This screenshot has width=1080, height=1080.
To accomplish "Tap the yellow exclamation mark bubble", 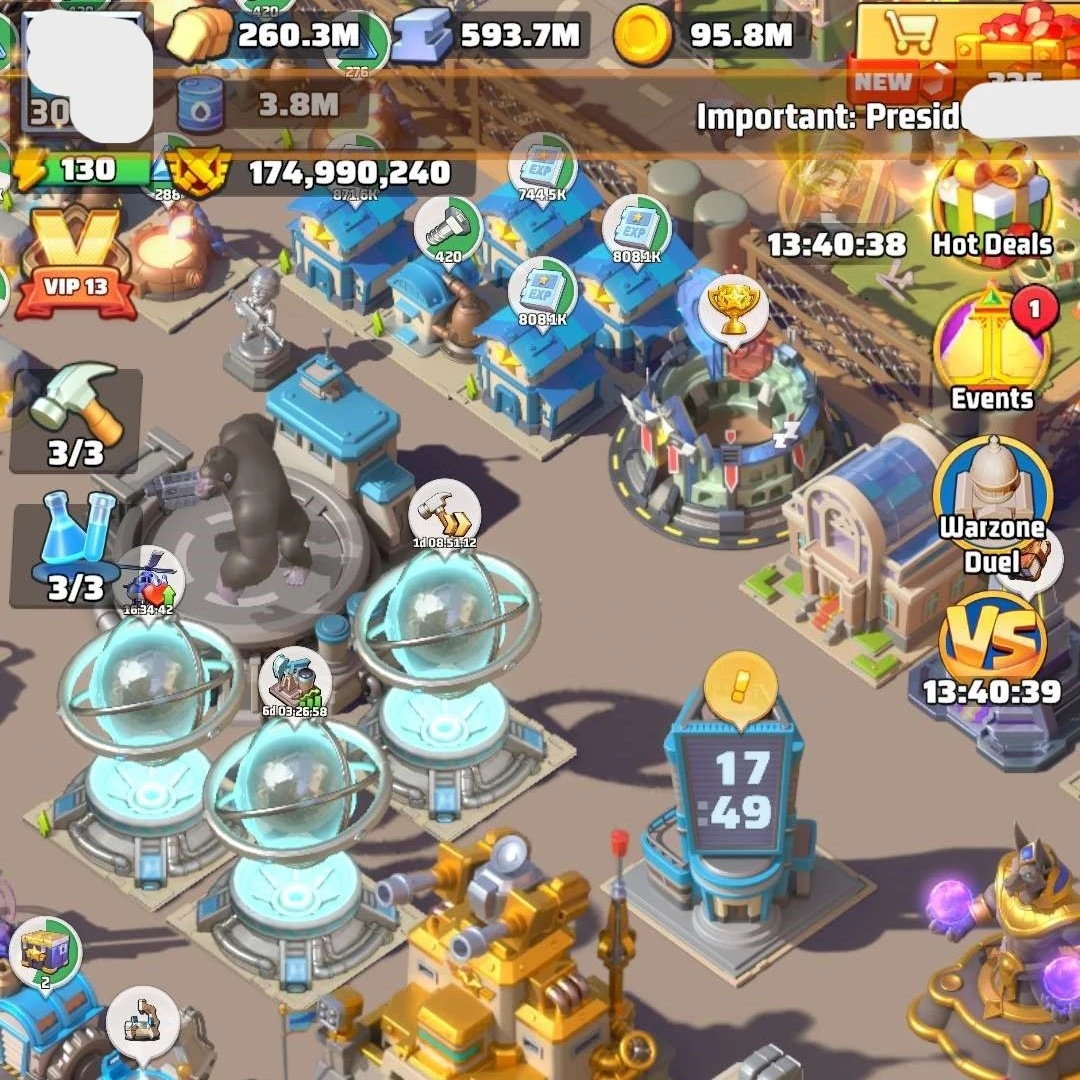I will [x=740, y=686].
